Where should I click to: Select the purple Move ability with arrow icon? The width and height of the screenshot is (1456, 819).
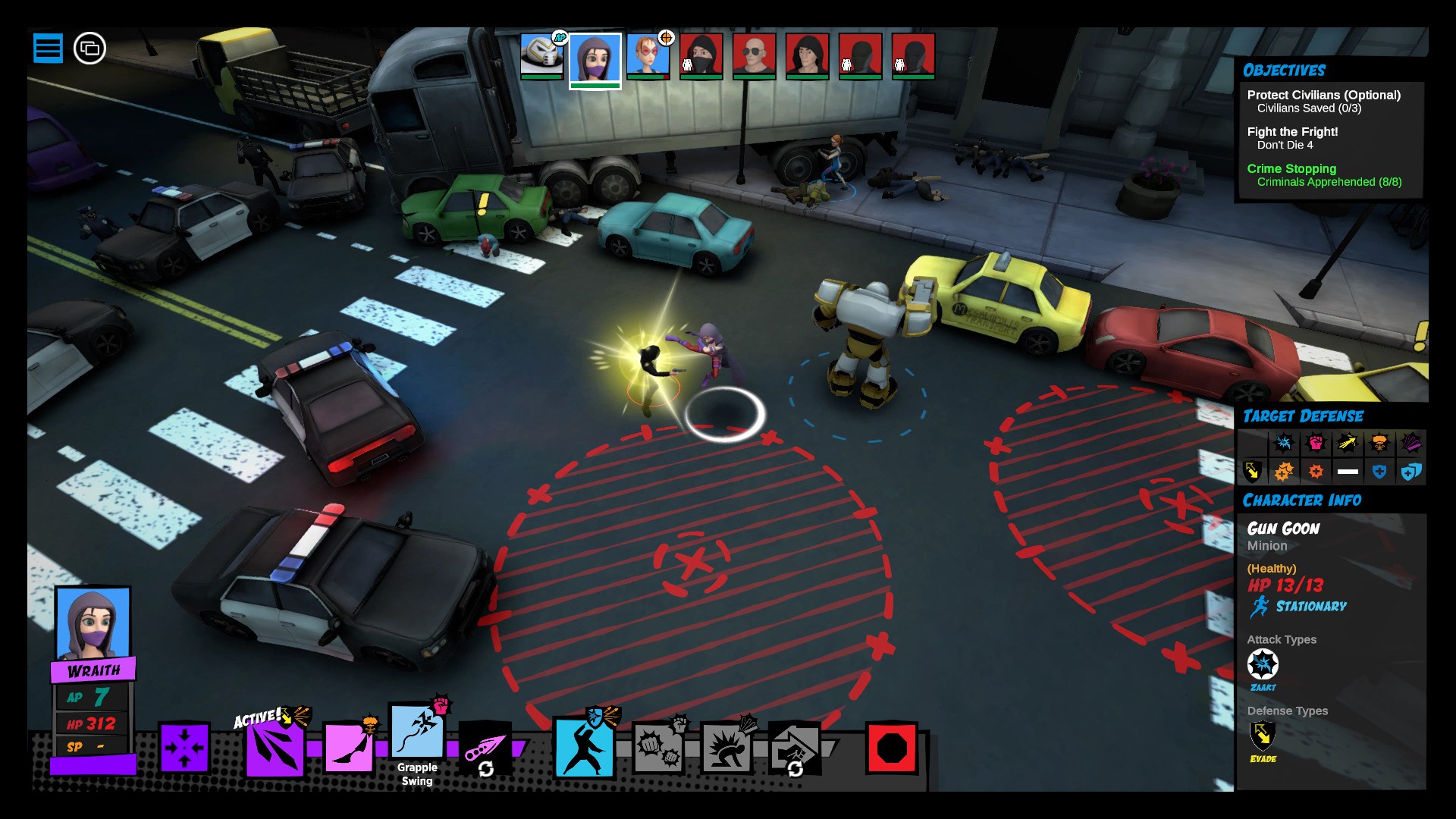[184, 747]
